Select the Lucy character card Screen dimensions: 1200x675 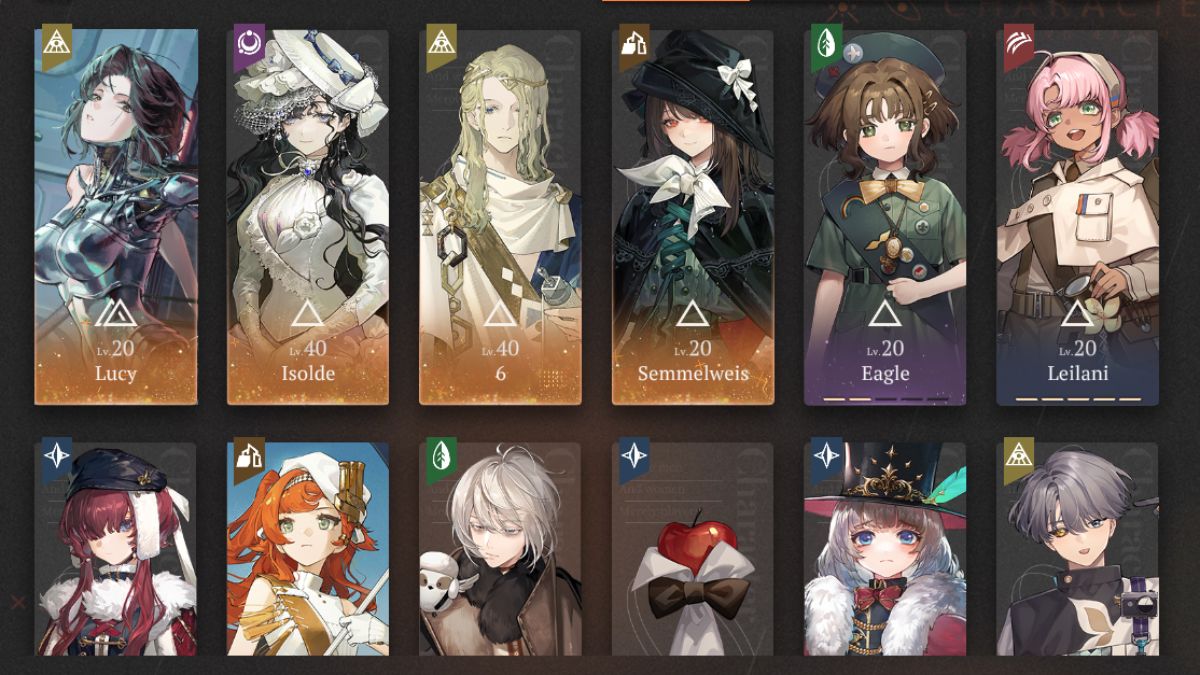coord(116,217)
